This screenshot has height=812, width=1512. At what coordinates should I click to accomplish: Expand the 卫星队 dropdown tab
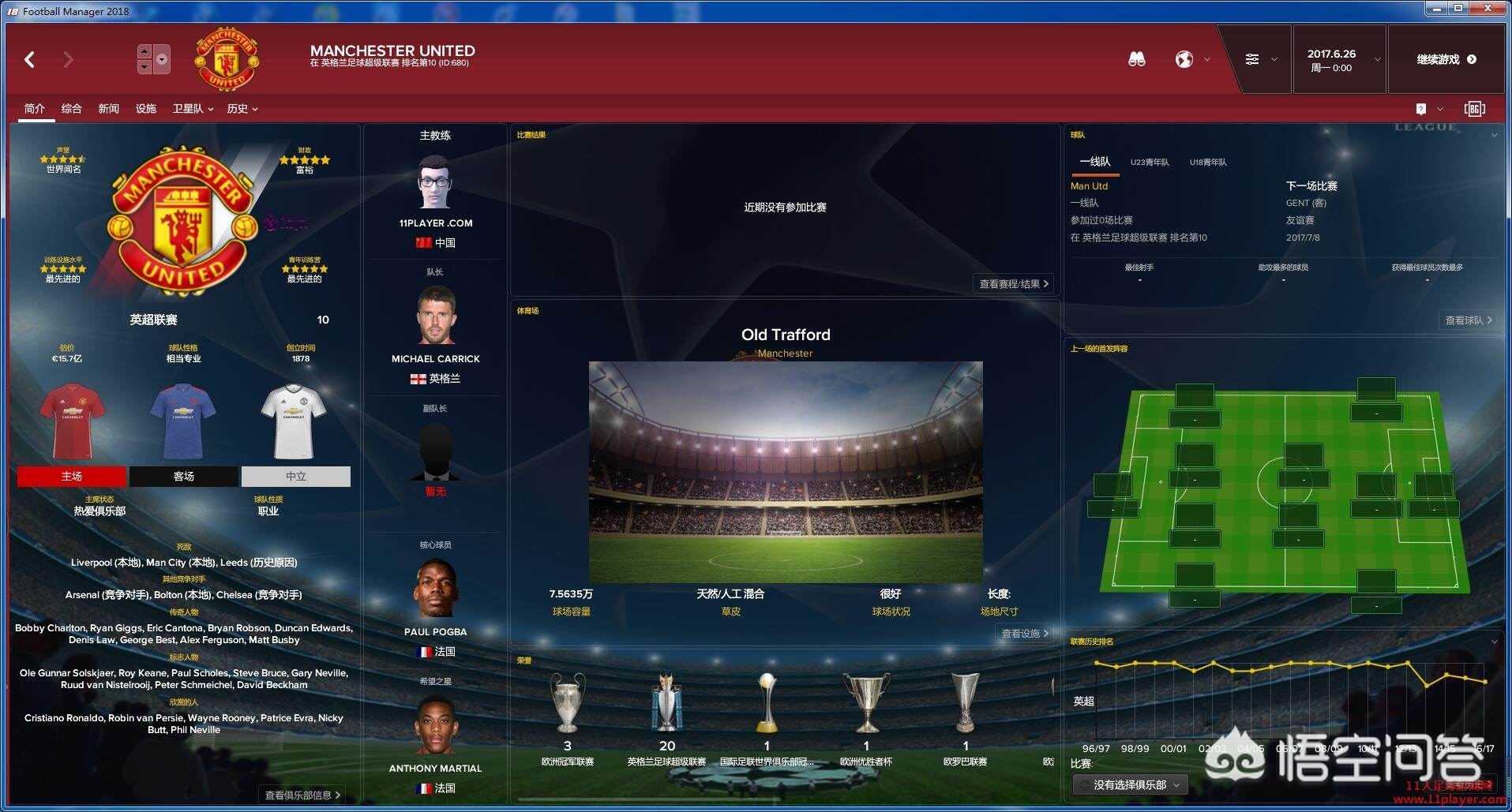193,109
